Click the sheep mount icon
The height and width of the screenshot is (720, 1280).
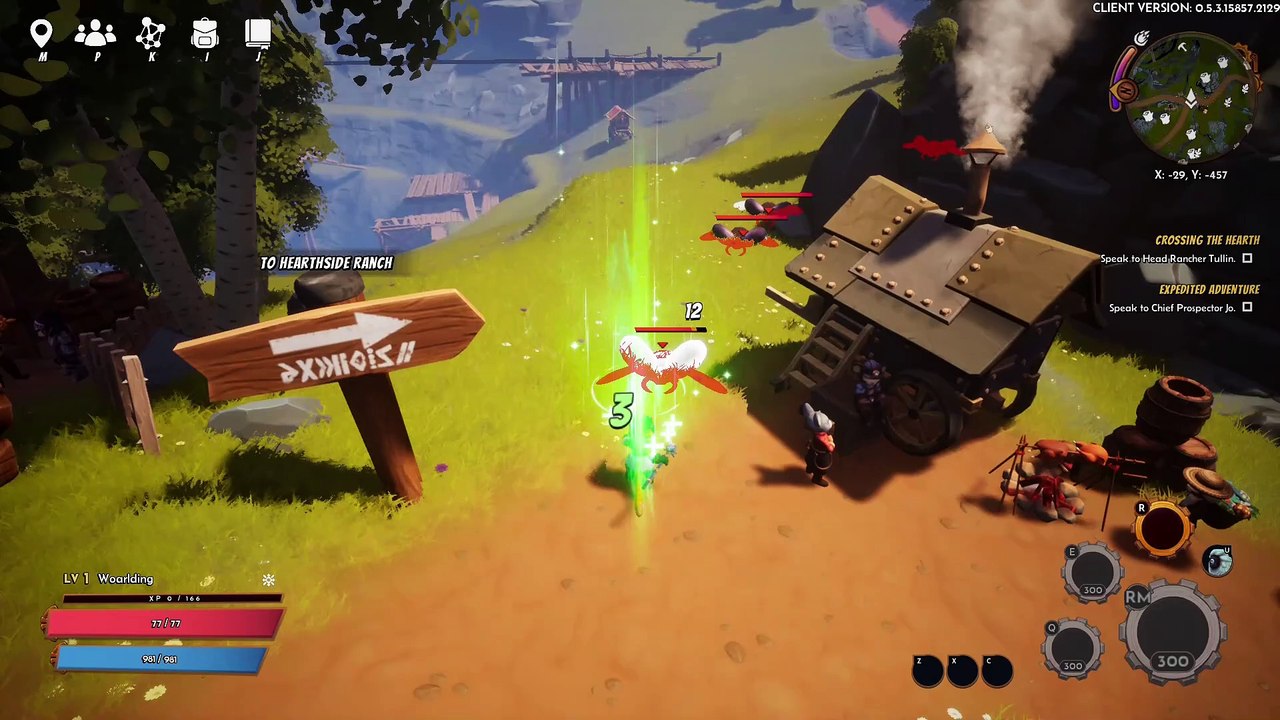tap(1217, 561)
